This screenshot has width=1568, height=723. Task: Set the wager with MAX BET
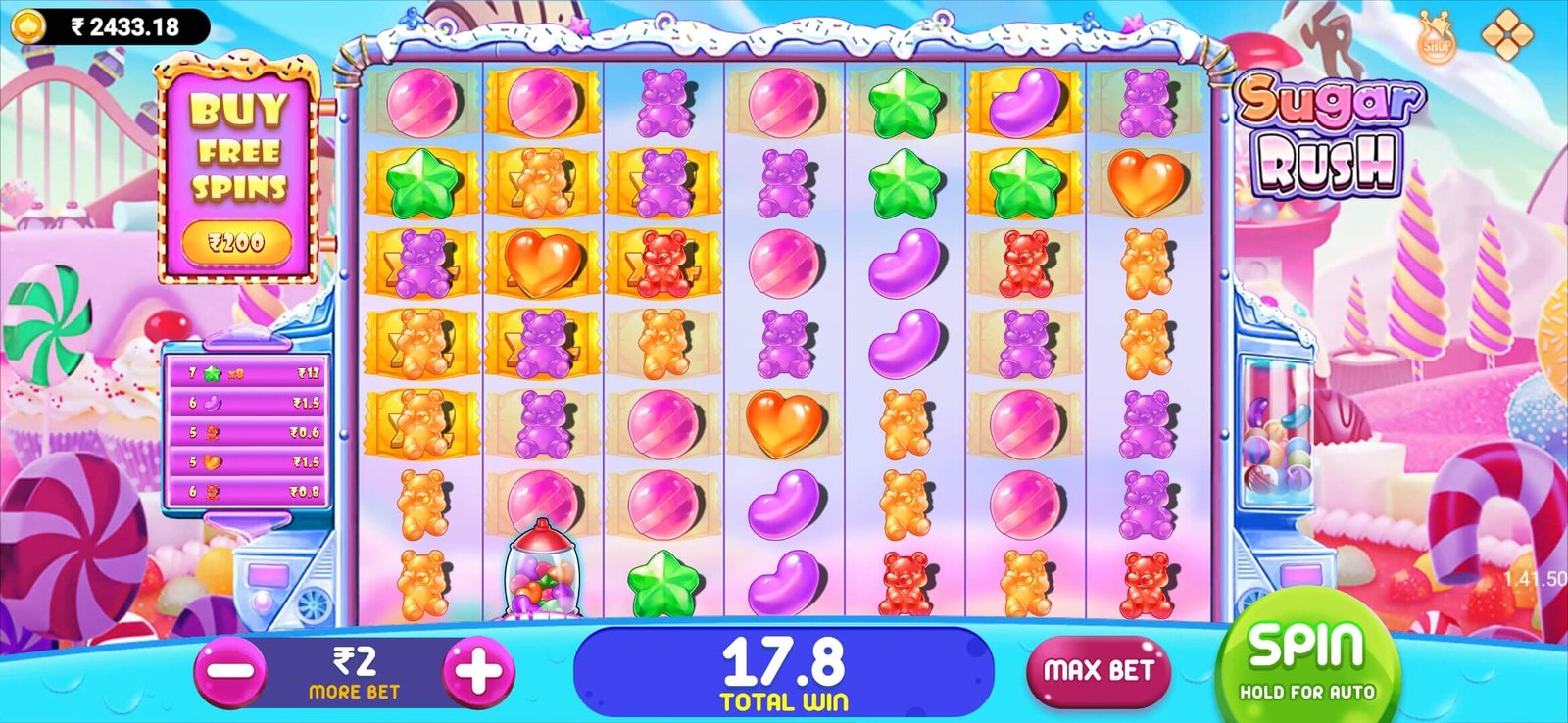(x=1098, y=671)
